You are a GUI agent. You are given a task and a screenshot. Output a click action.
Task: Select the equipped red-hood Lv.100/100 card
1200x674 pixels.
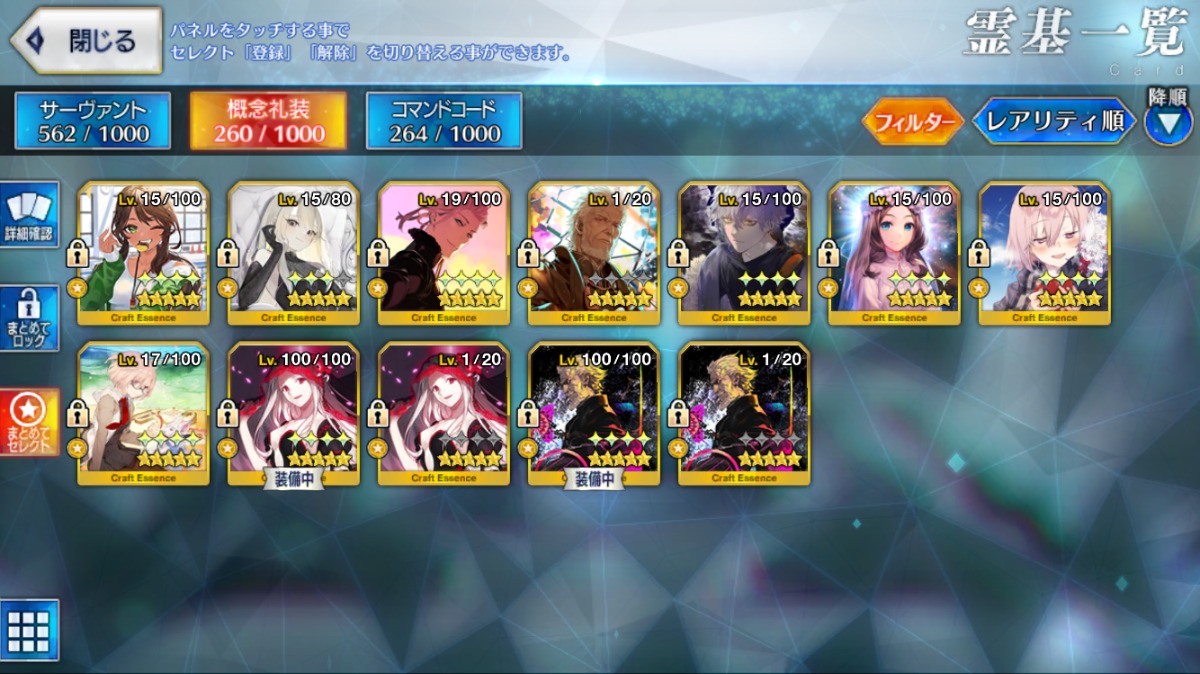point(294,413)
